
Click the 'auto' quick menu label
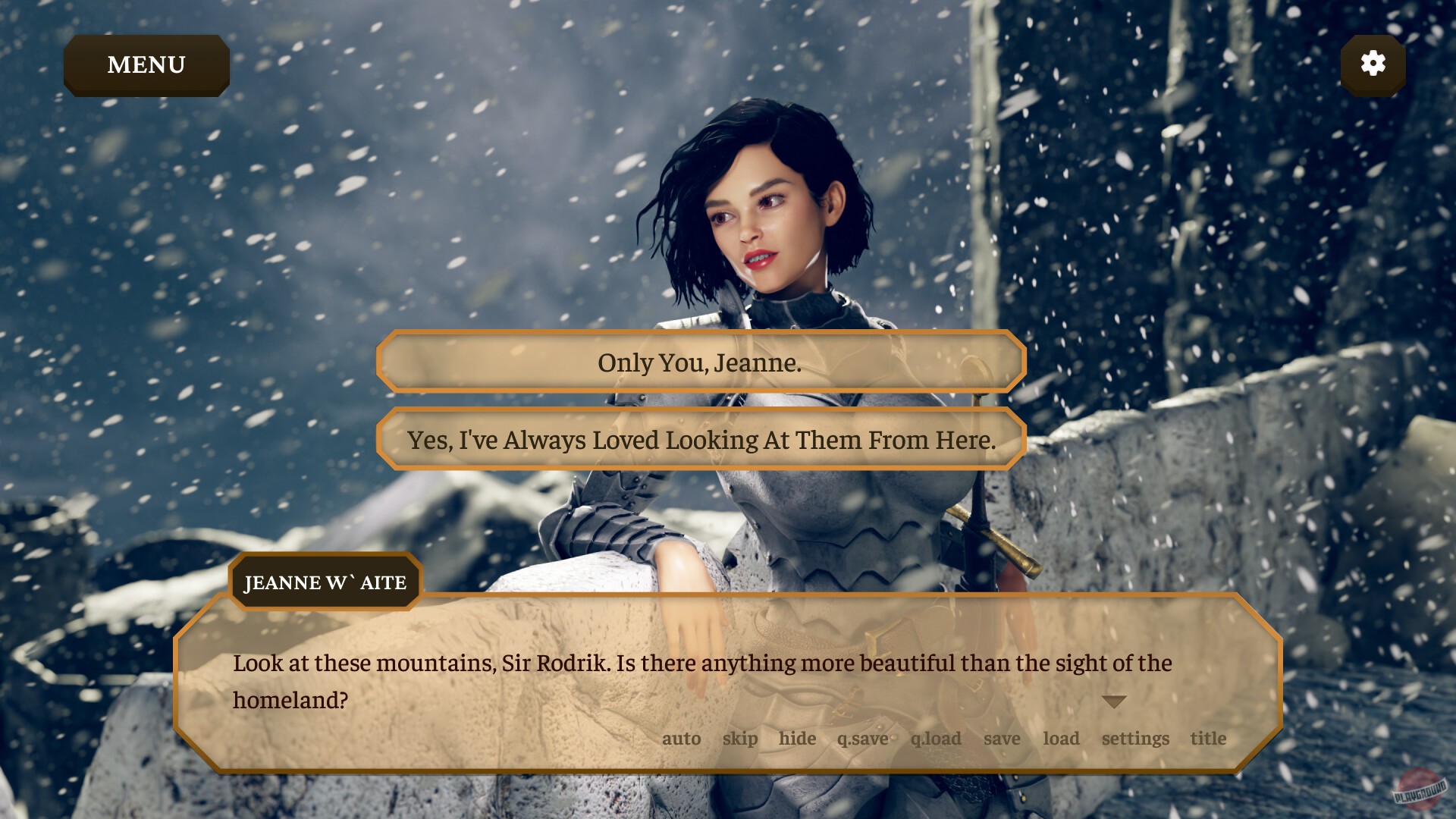(682, 739)
